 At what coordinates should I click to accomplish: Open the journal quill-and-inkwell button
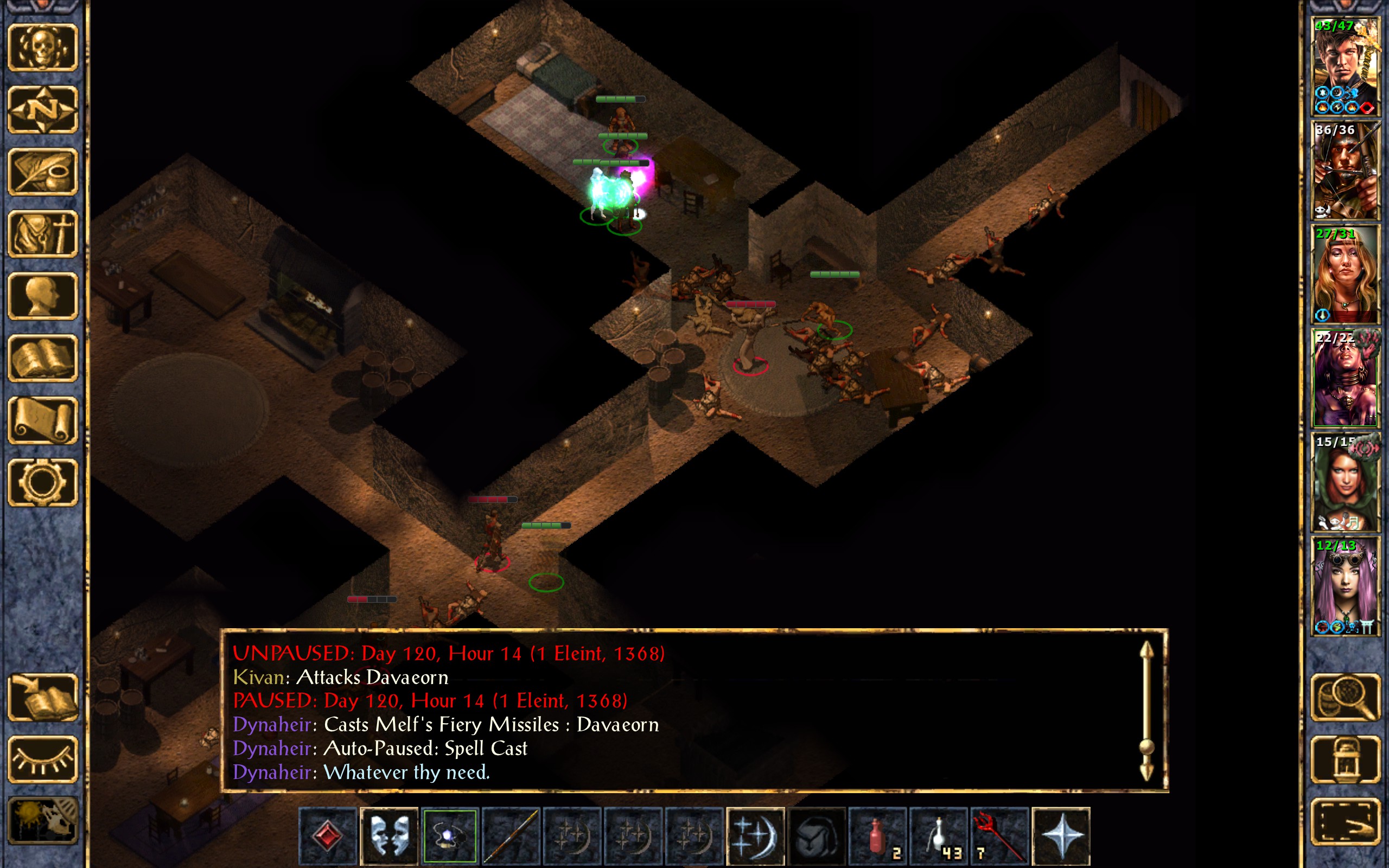(42, 171)
